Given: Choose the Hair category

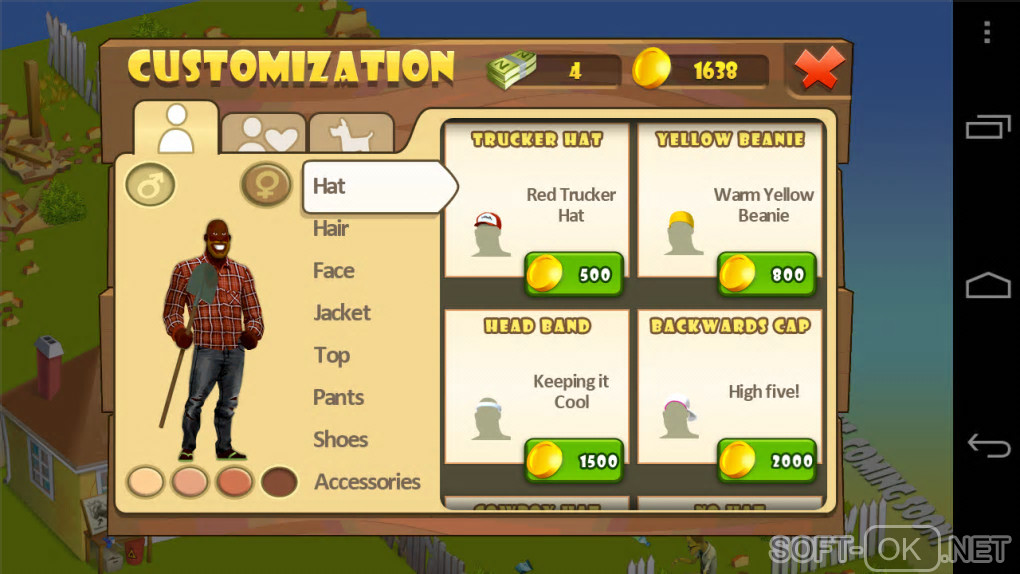Looking at the screenshot, I should (x=331, y=228).
